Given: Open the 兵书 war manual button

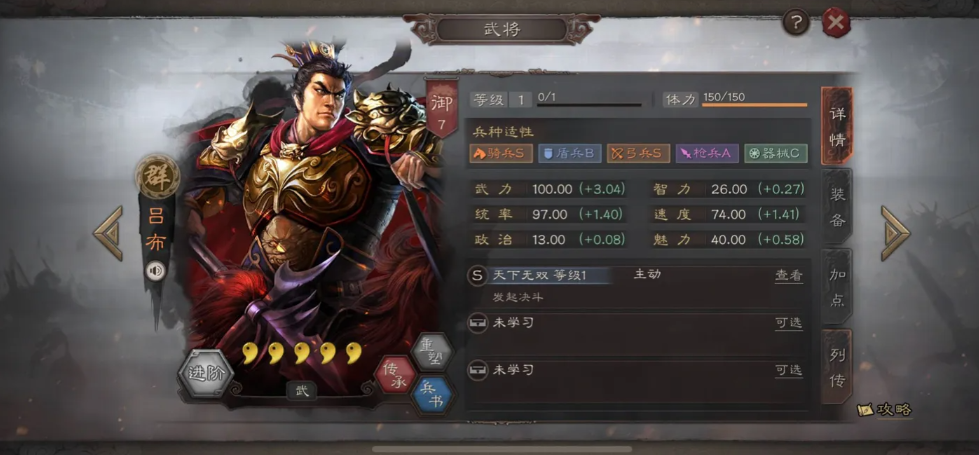Looking at the screenshot, I should (431, 394).
